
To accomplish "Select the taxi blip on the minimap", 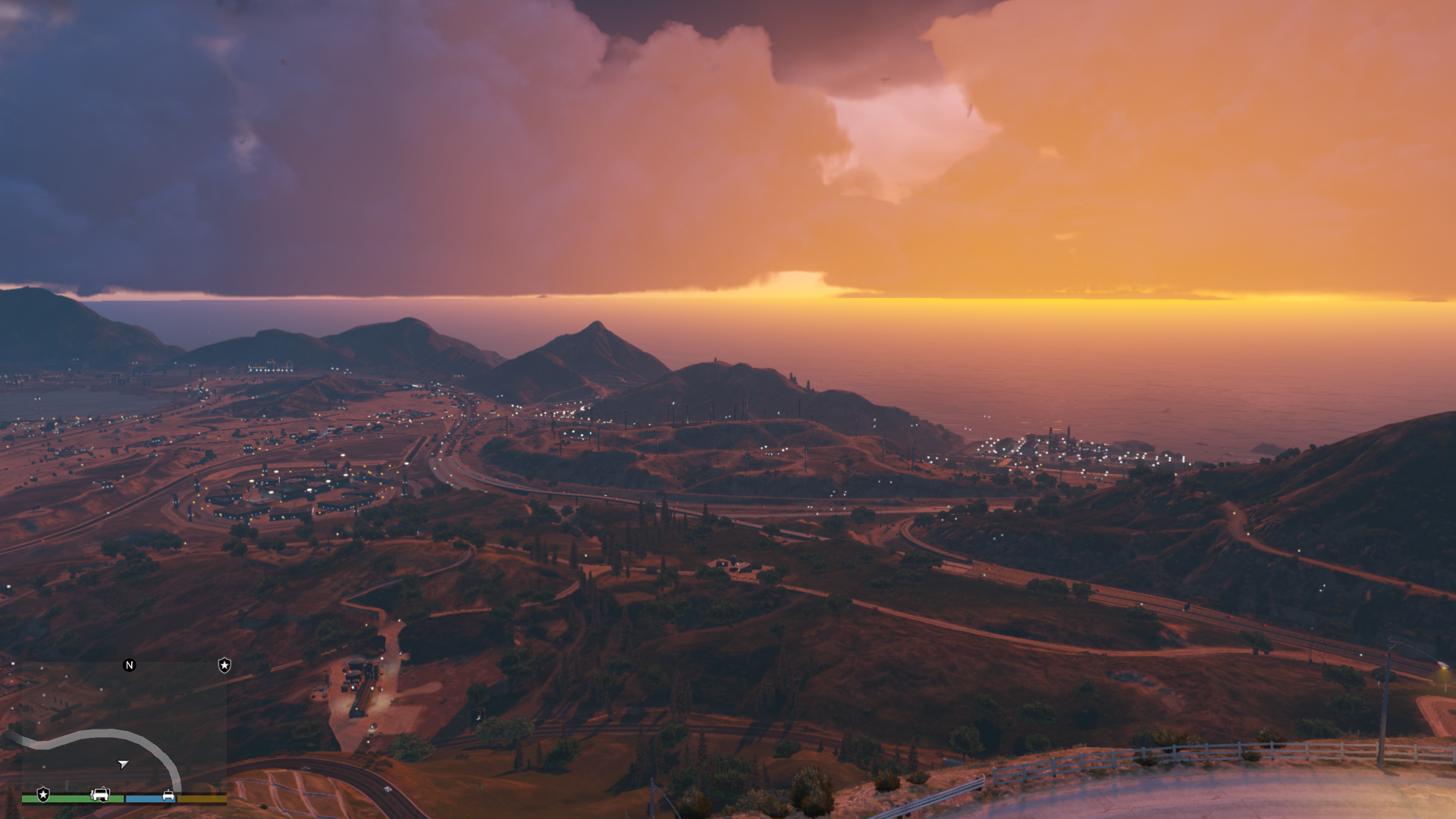I will 168,795.
